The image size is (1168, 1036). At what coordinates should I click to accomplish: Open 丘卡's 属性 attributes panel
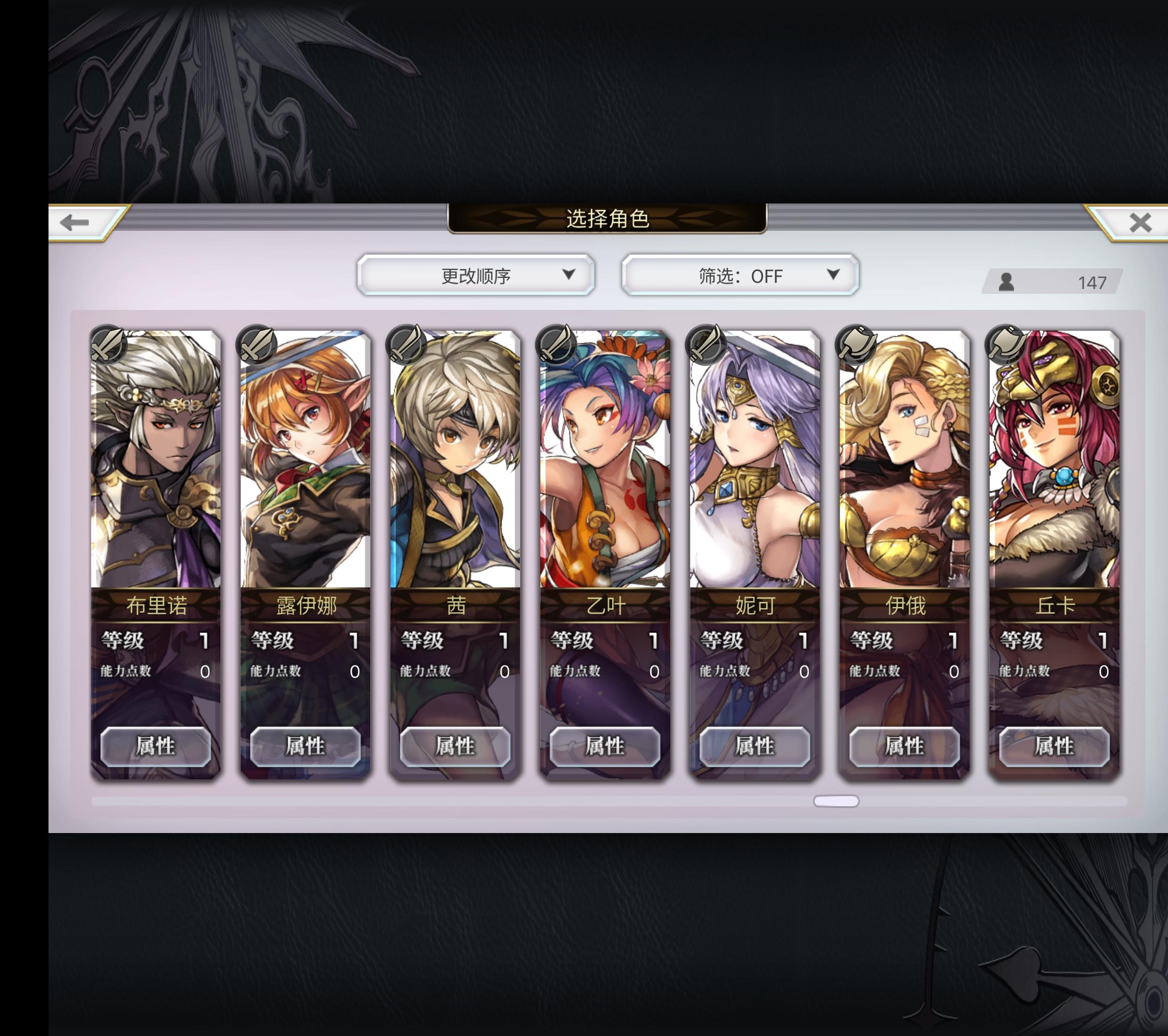point(1054,747)
